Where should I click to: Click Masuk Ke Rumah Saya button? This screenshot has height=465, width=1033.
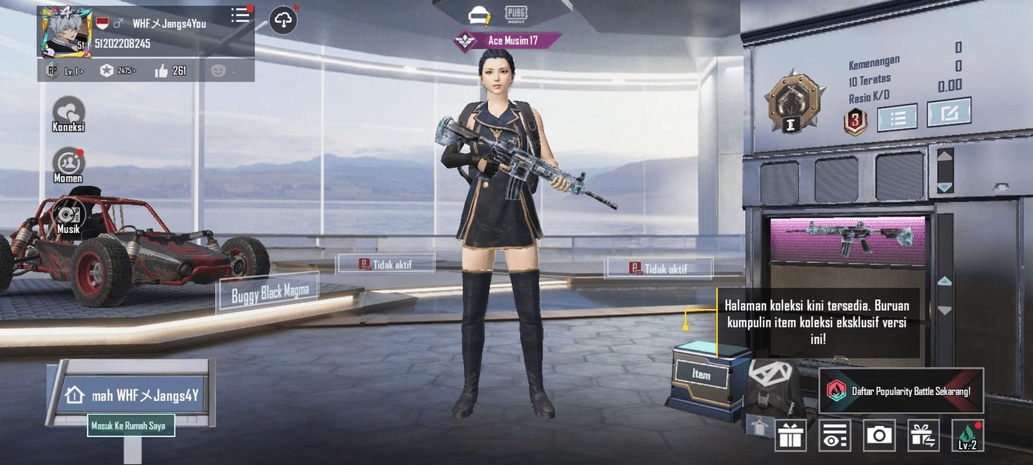coord(131,426)
